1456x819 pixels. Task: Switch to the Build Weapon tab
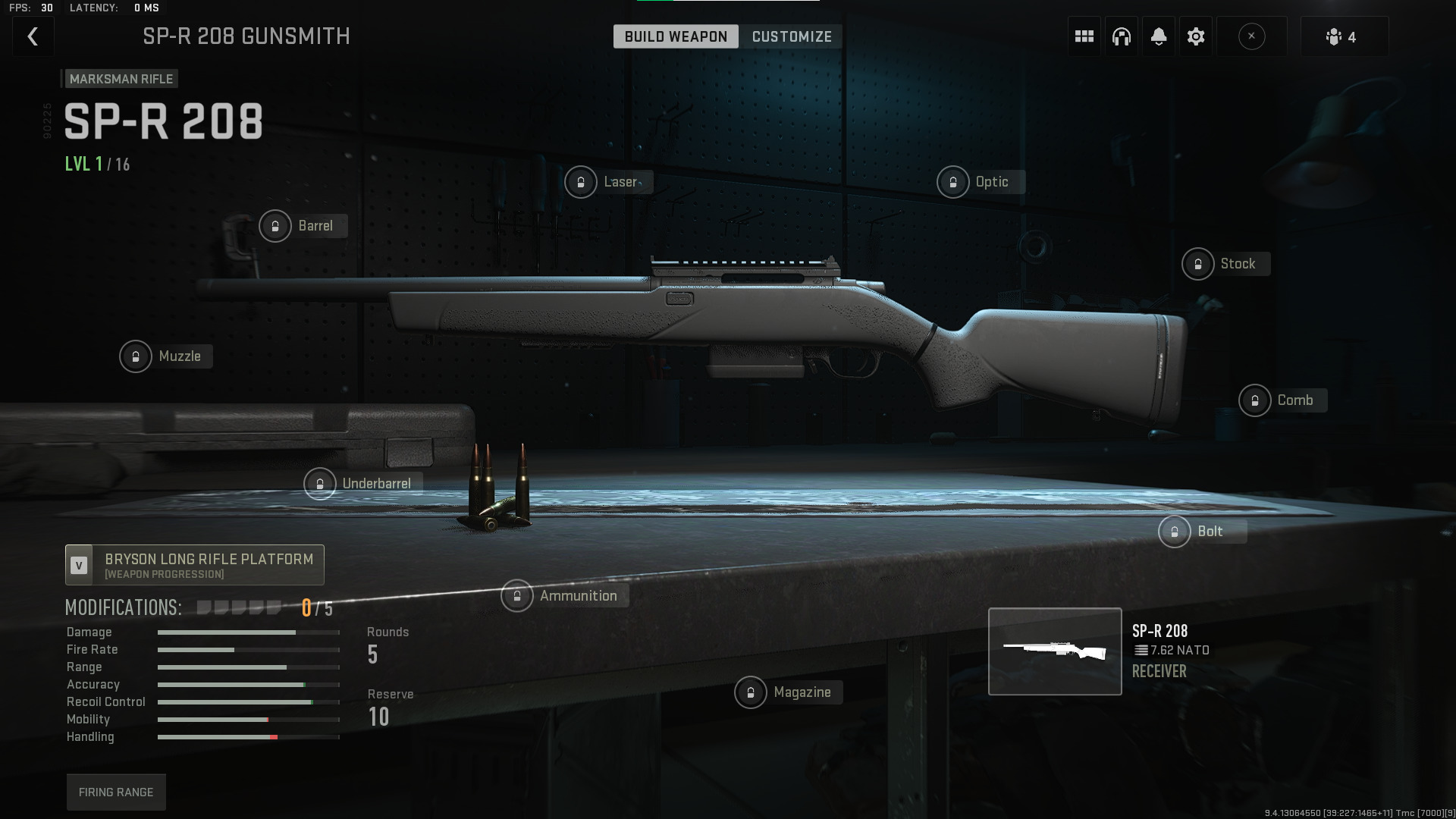676,36
